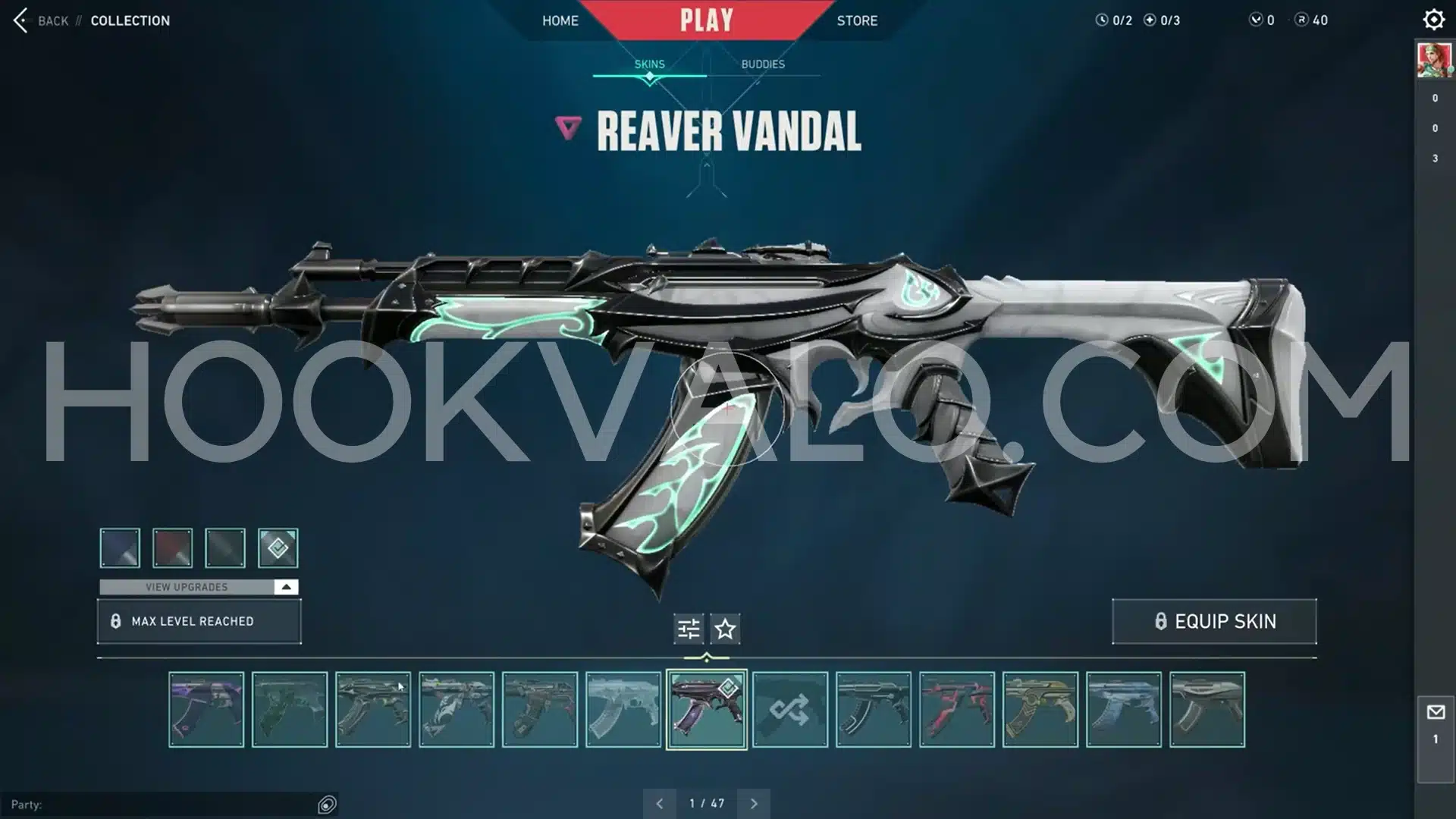
Task: Open the STORE menu
Action: click(x=856, y=20)
